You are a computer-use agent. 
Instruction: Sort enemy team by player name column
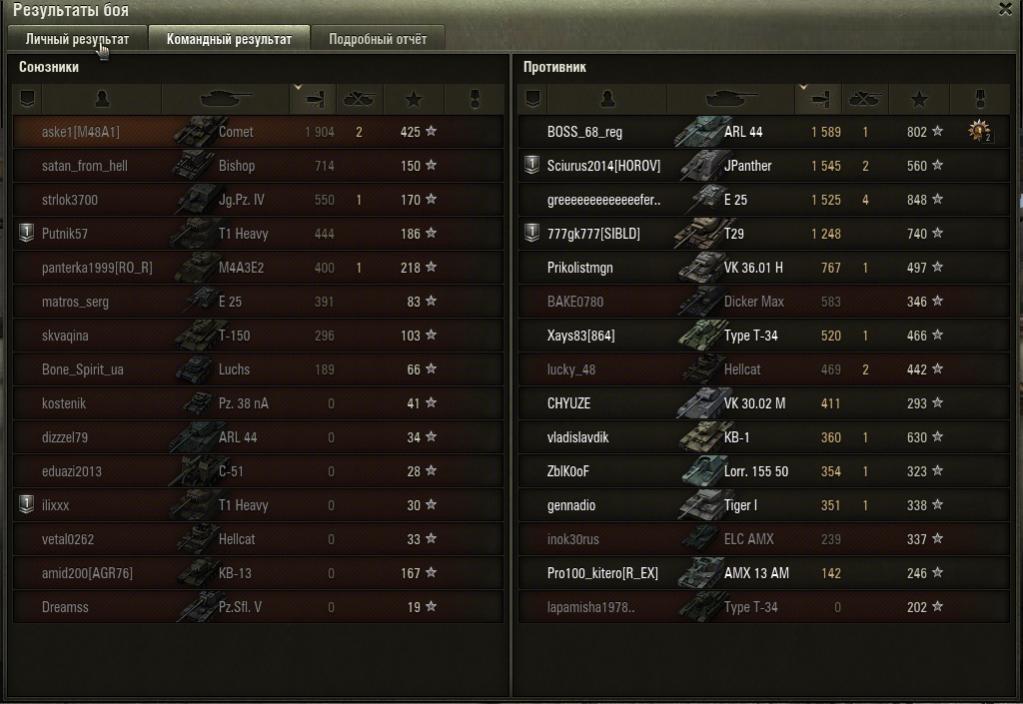click(607, 99)
